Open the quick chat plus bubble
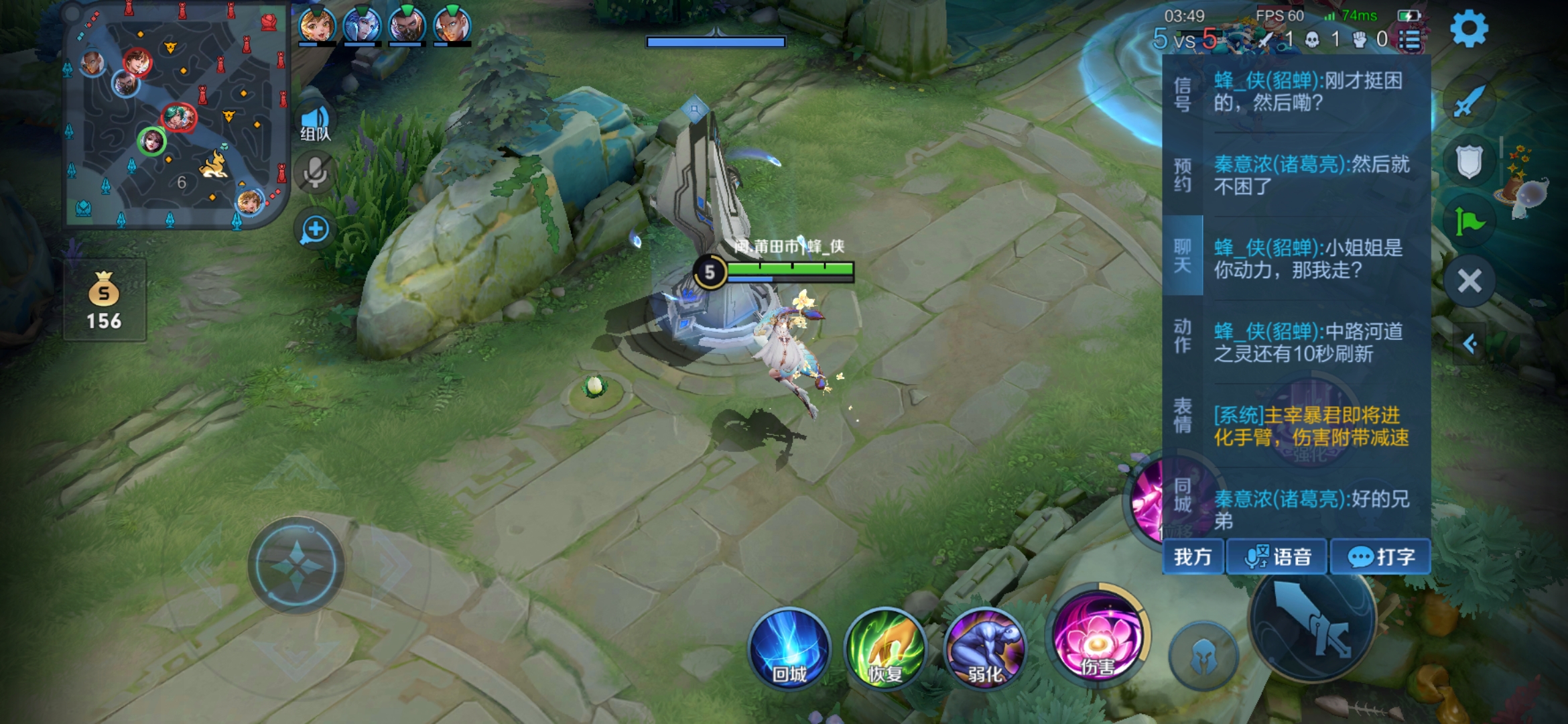 (x=315, y=230)
